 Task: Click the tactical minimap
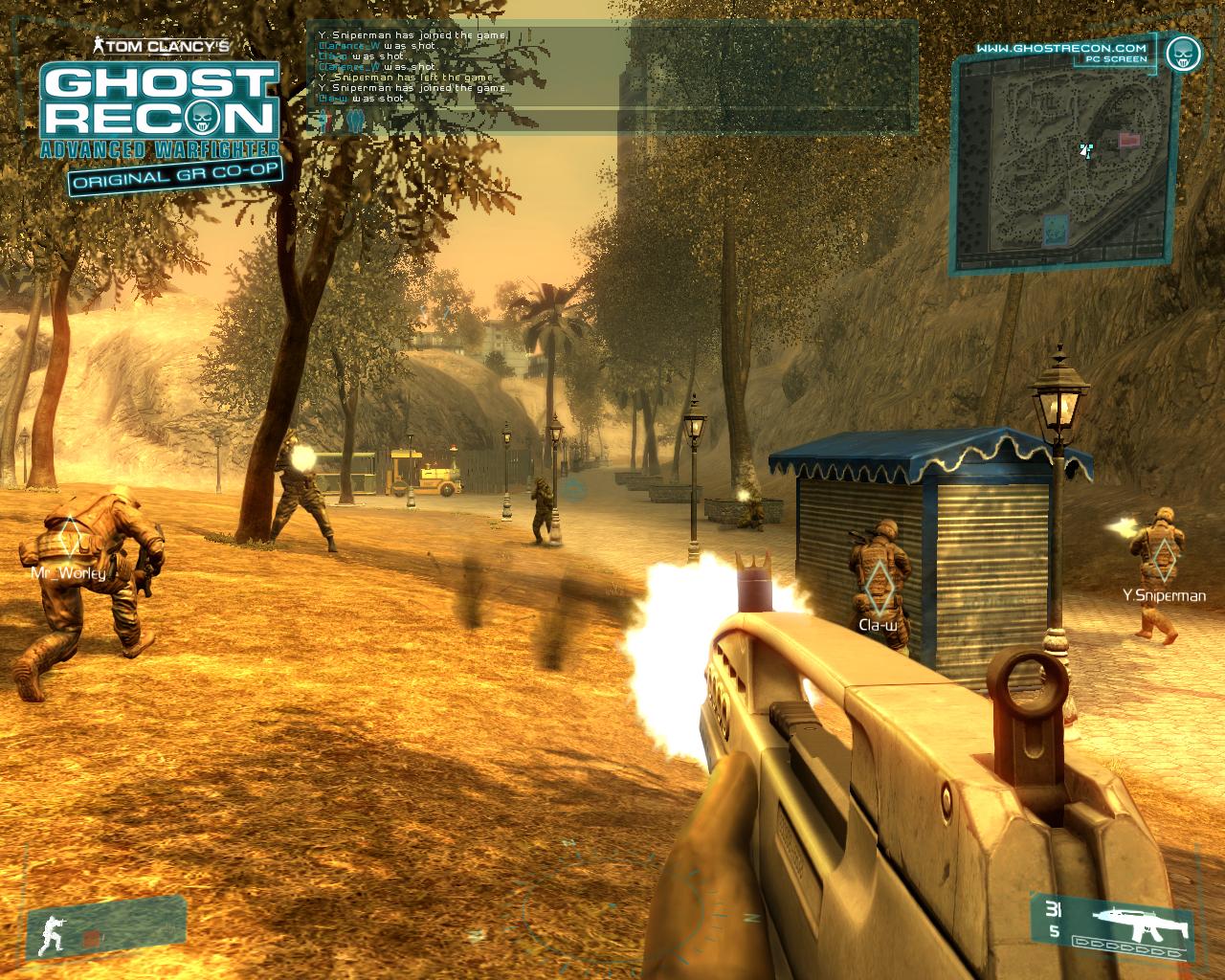[x=1061, y=165]
